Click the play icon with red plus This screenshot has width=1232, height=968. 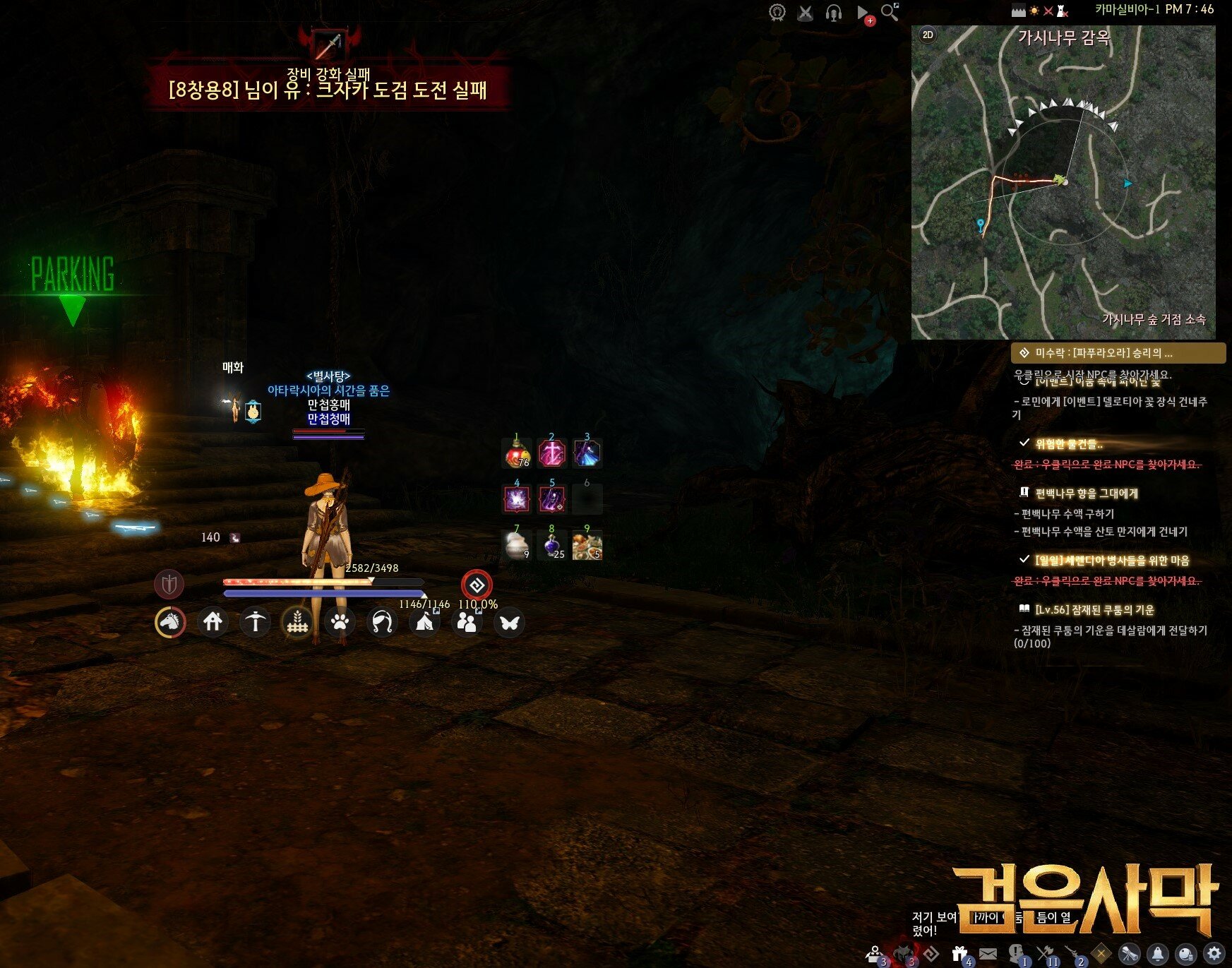863,13
